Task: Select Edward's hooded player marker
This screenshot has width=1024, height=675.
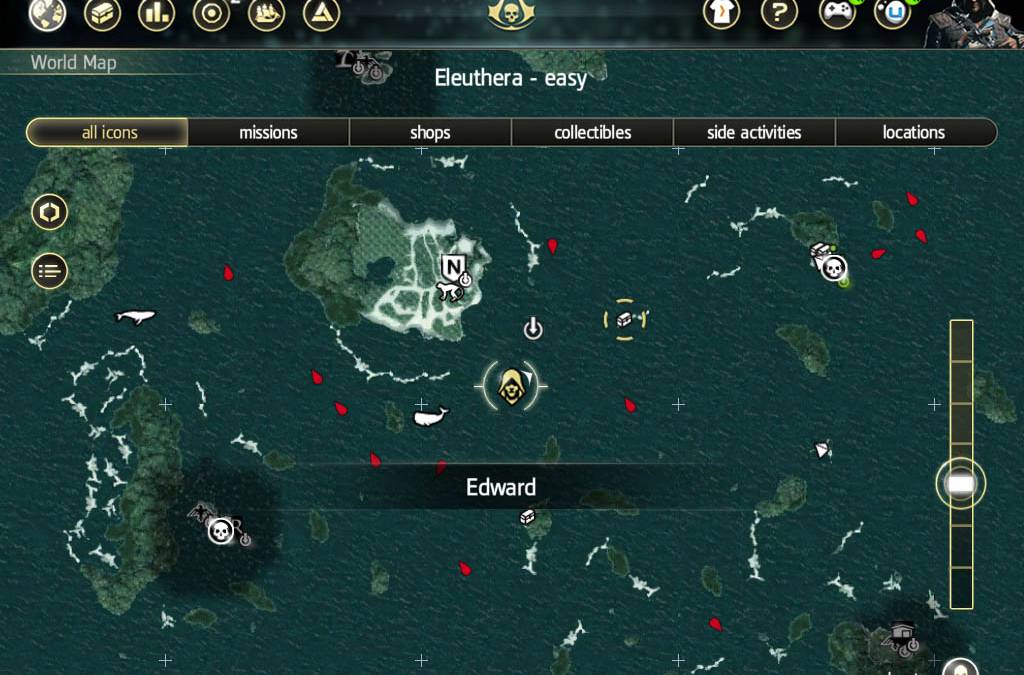Action: [511, 384]
